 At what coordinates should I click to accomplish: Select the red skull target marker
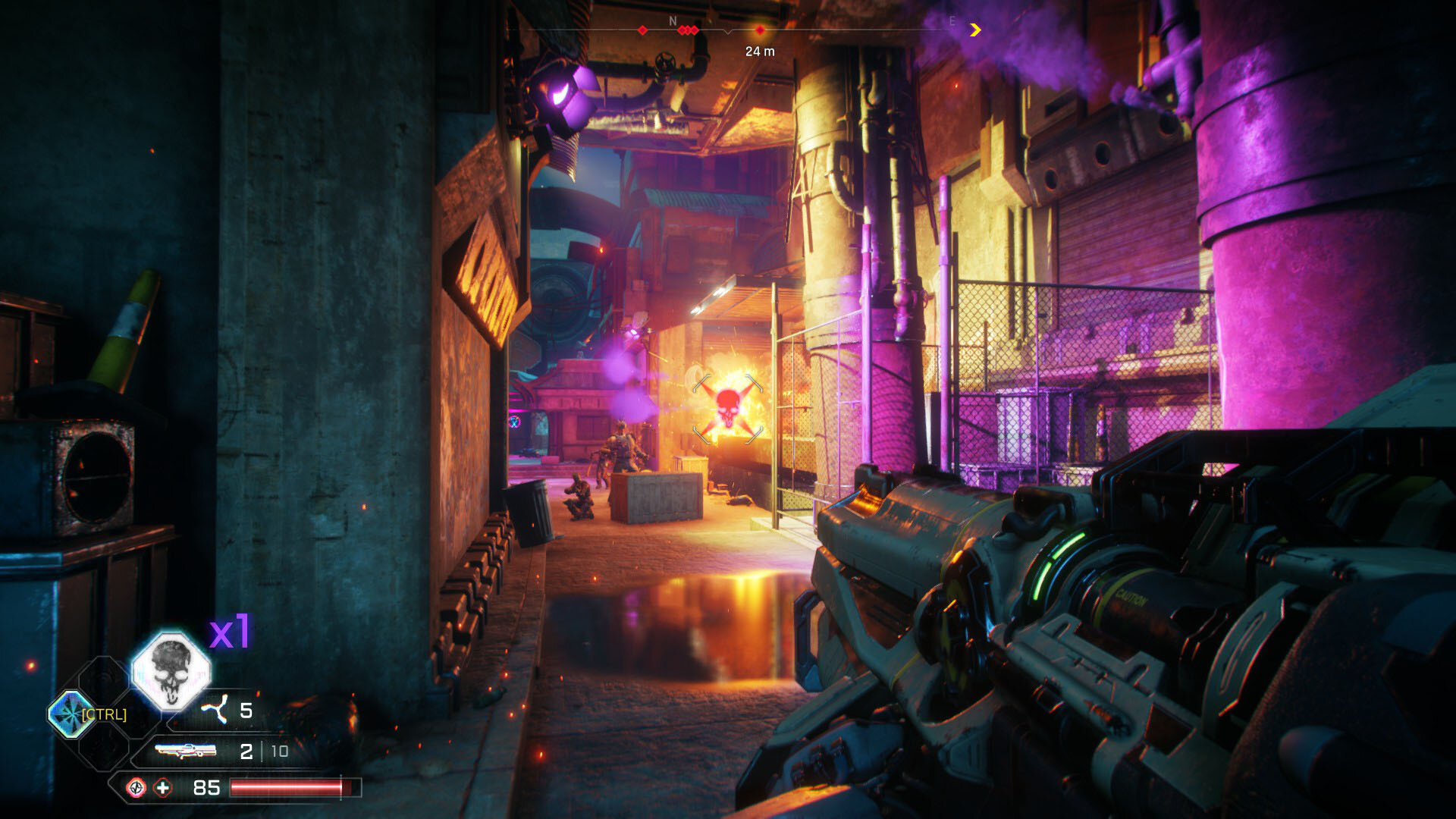click(x=727, y=407)
